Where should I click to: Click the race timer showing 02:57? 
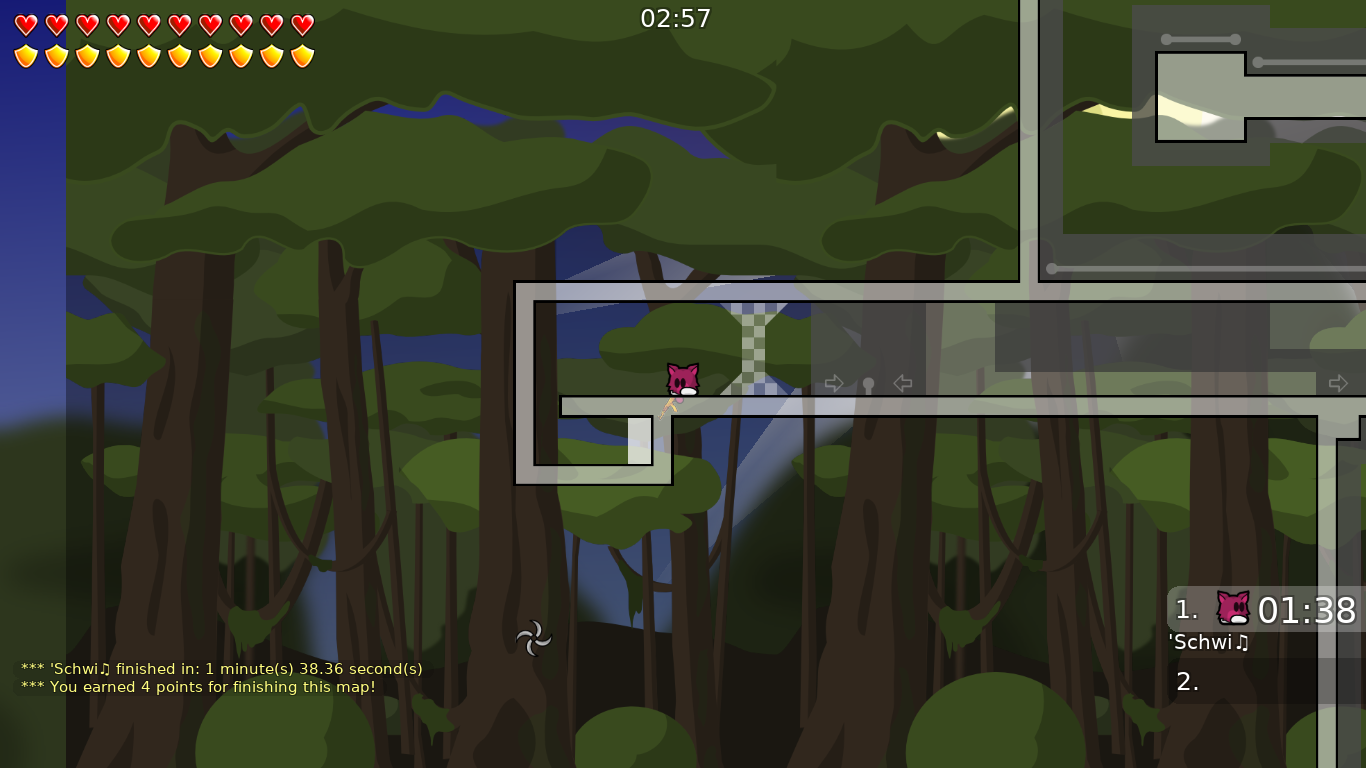point(676,18)
